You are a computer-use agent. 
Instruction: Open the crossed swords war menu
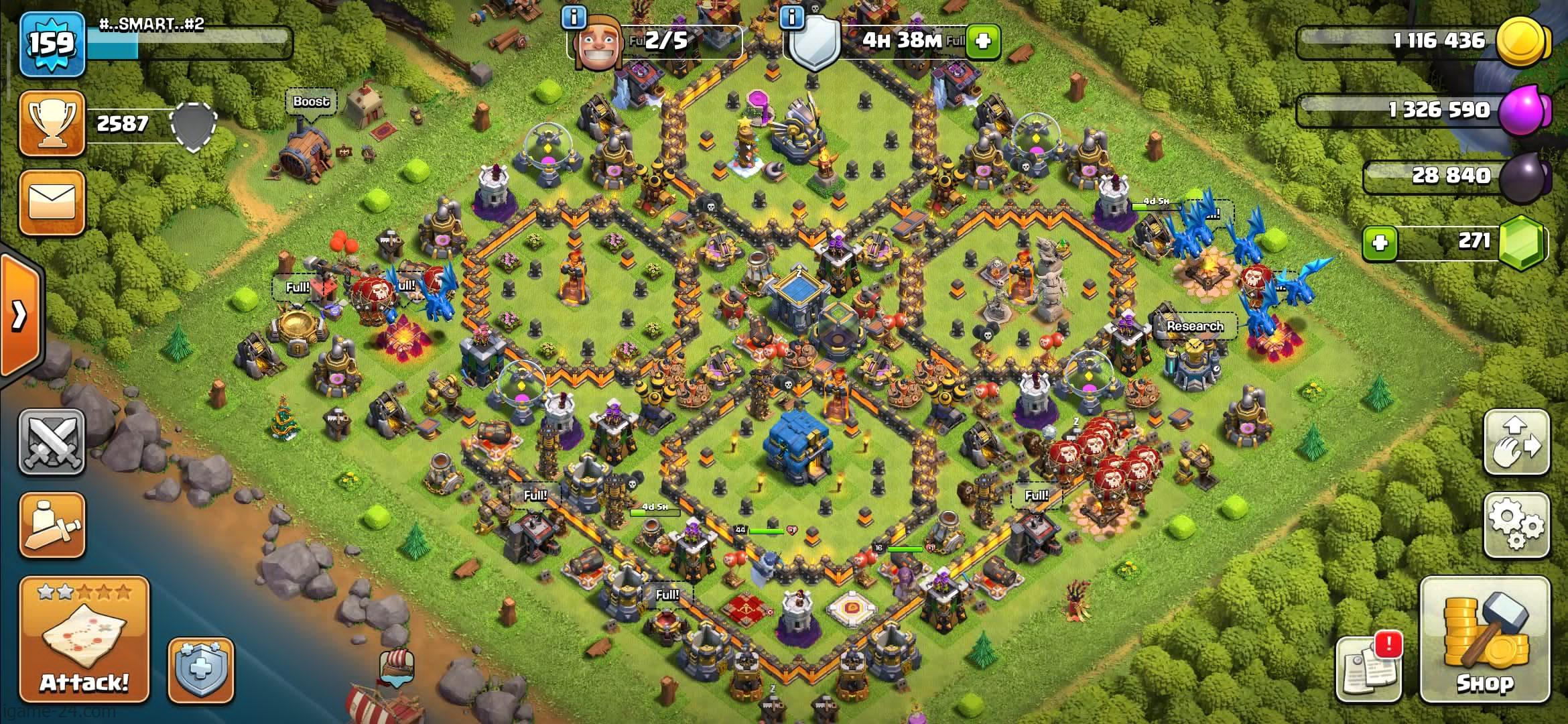coord(52,441)
